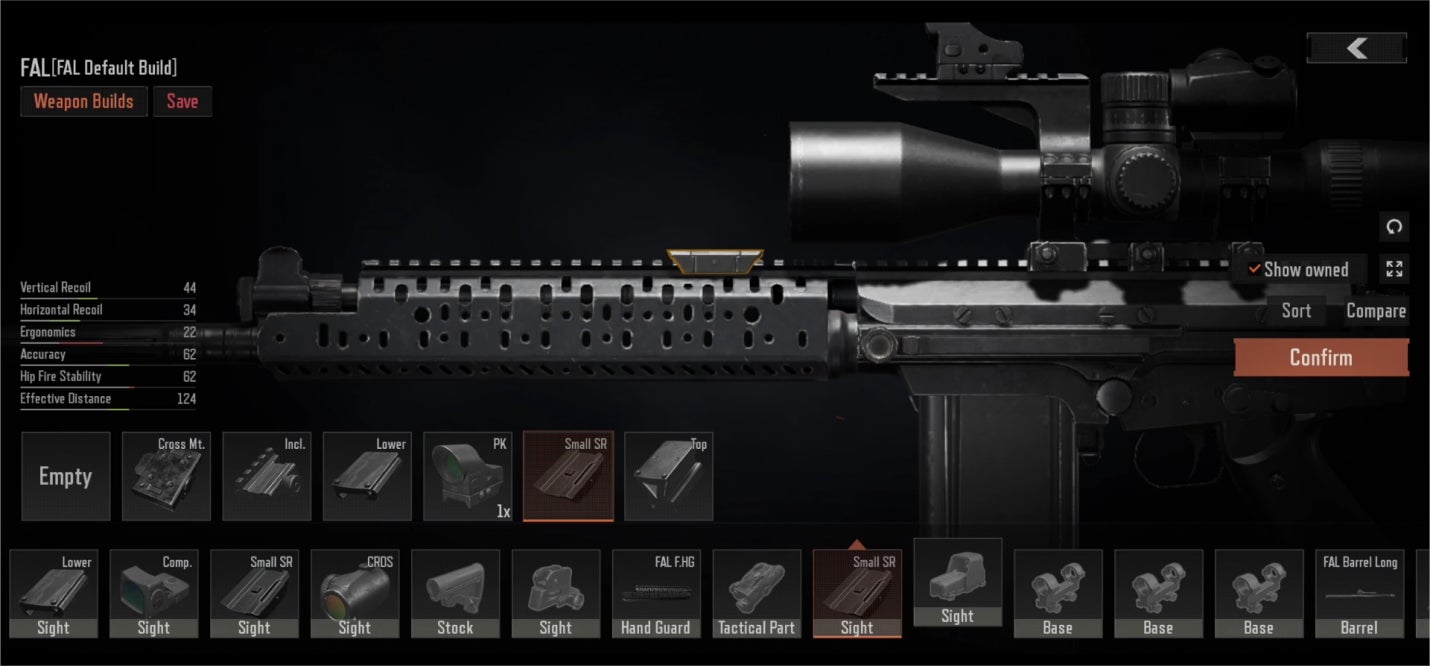This screenshot has width=1430, height=666.
Task: Reset weapon view with rotate icon
Action: pyautogui.click(x=1394, y=227)
